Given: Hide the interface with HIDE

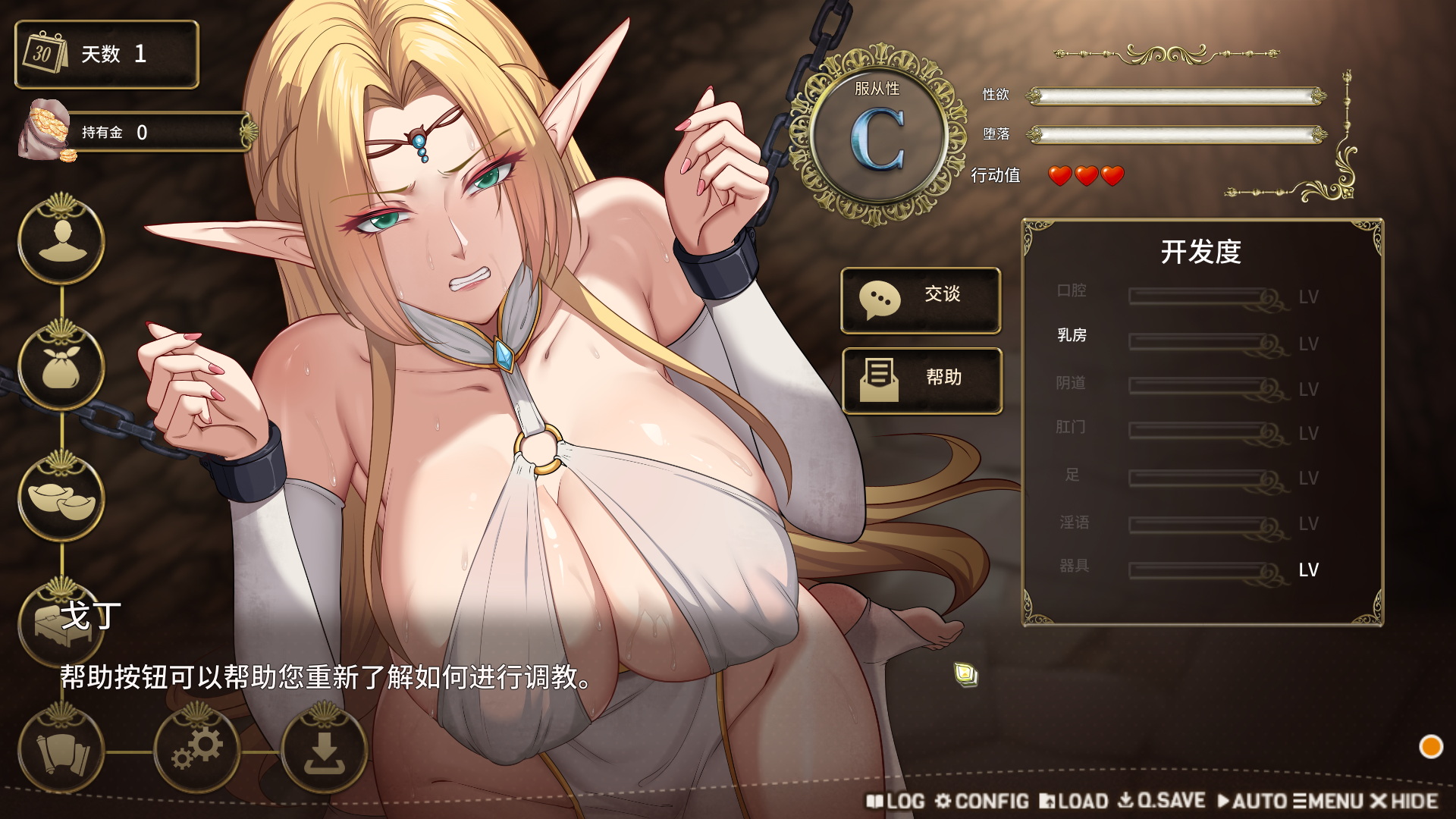Looking at the screenshot, I should tap(1404, 801).
